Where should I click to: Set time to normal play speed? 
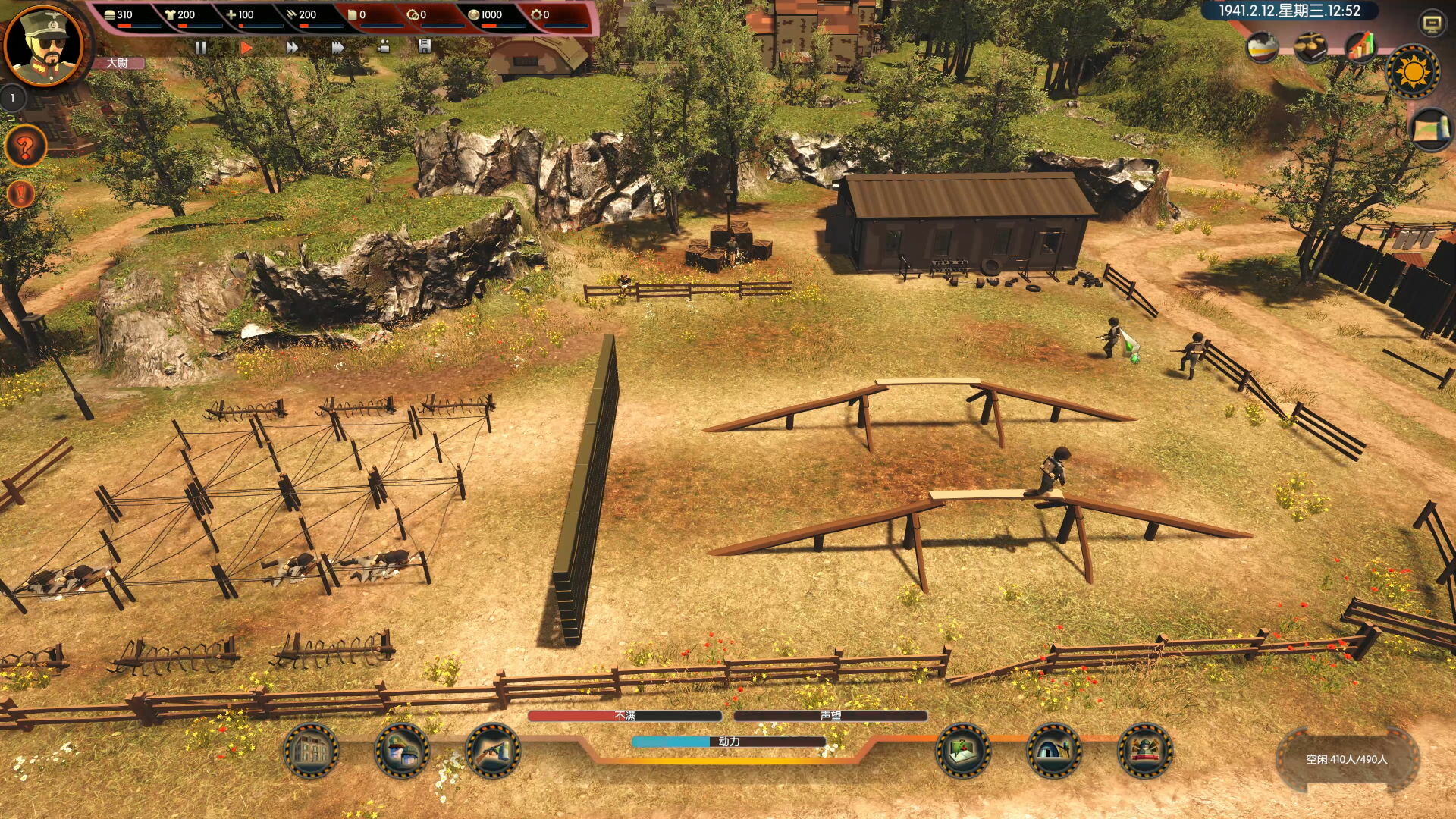pyautogui.click(x=246, y=47)
